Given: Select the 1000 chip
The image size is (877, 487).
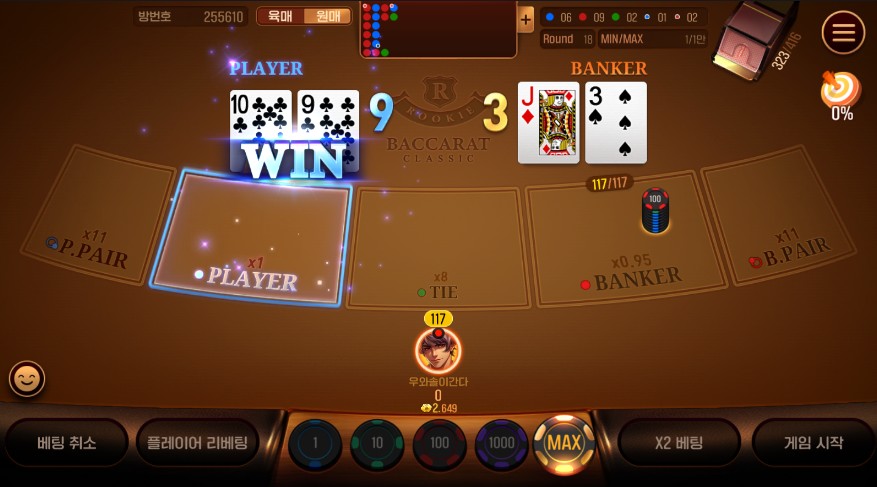Looking at the screenshot, I should tap(501, 444).
